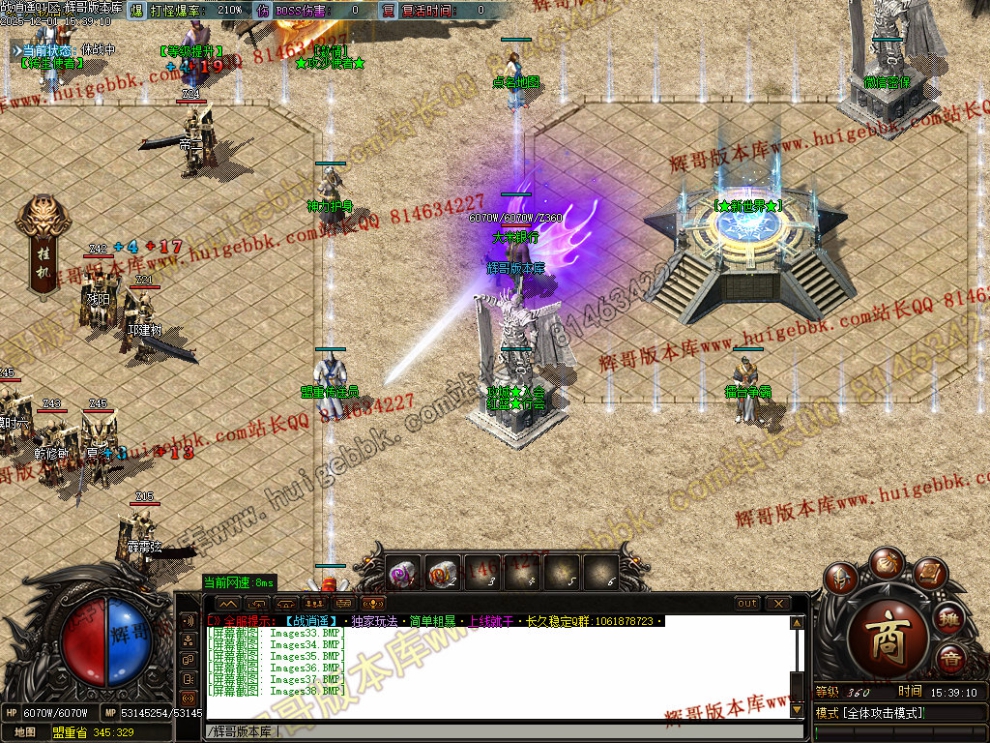This screenshot has width=990, height=743.
Task: Use the red scroll in hotbar slot 2
Action: (443, 572)
